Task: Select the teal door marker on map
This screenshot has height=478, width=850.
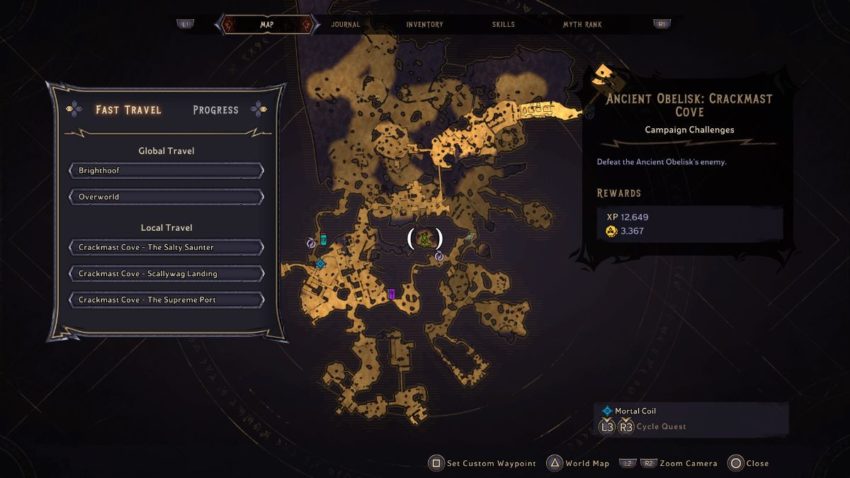Action: (324, 239)
